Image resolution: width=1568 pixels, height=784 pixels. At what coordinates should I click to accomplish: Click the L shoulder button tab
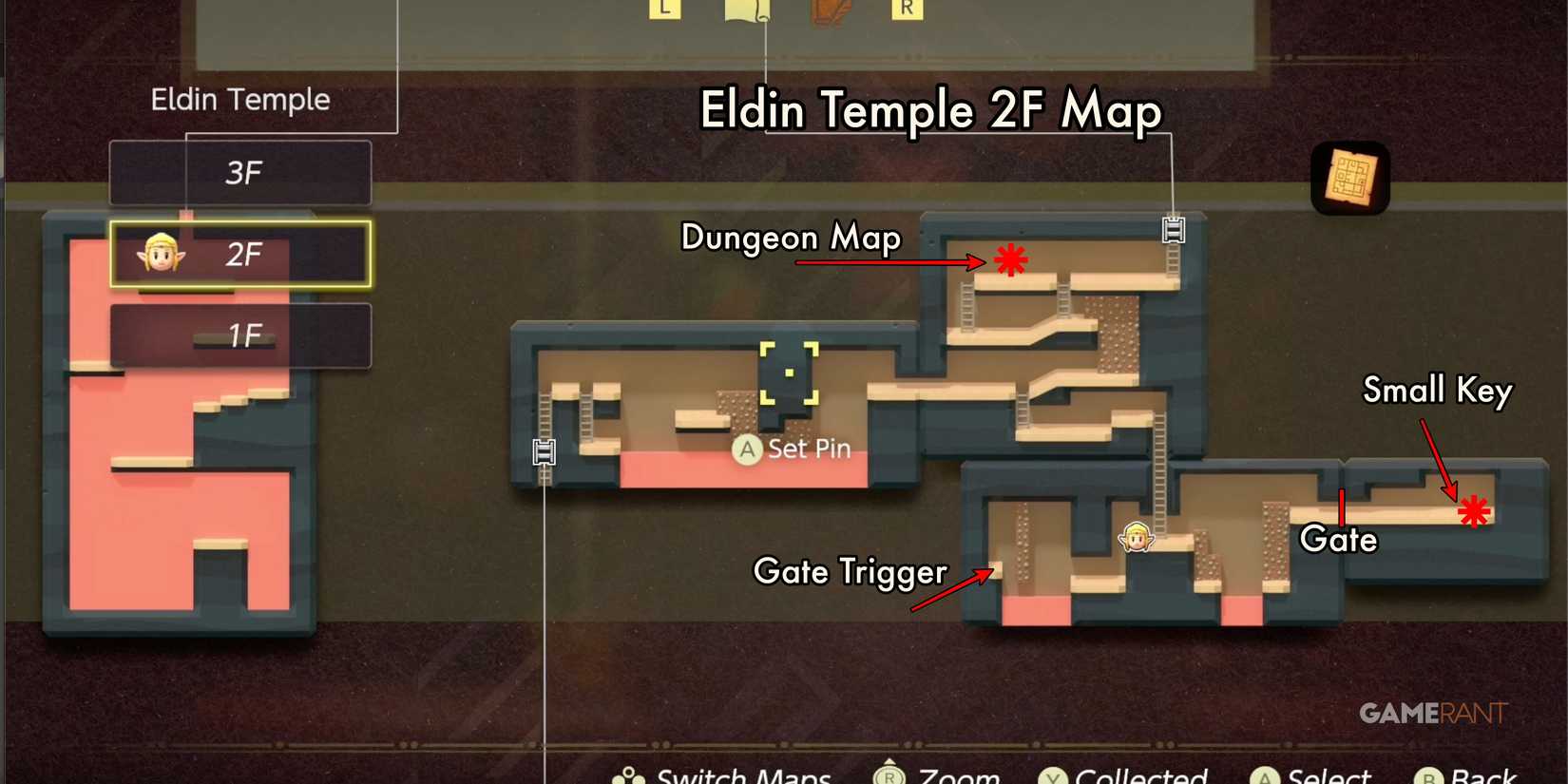(665, 8)
